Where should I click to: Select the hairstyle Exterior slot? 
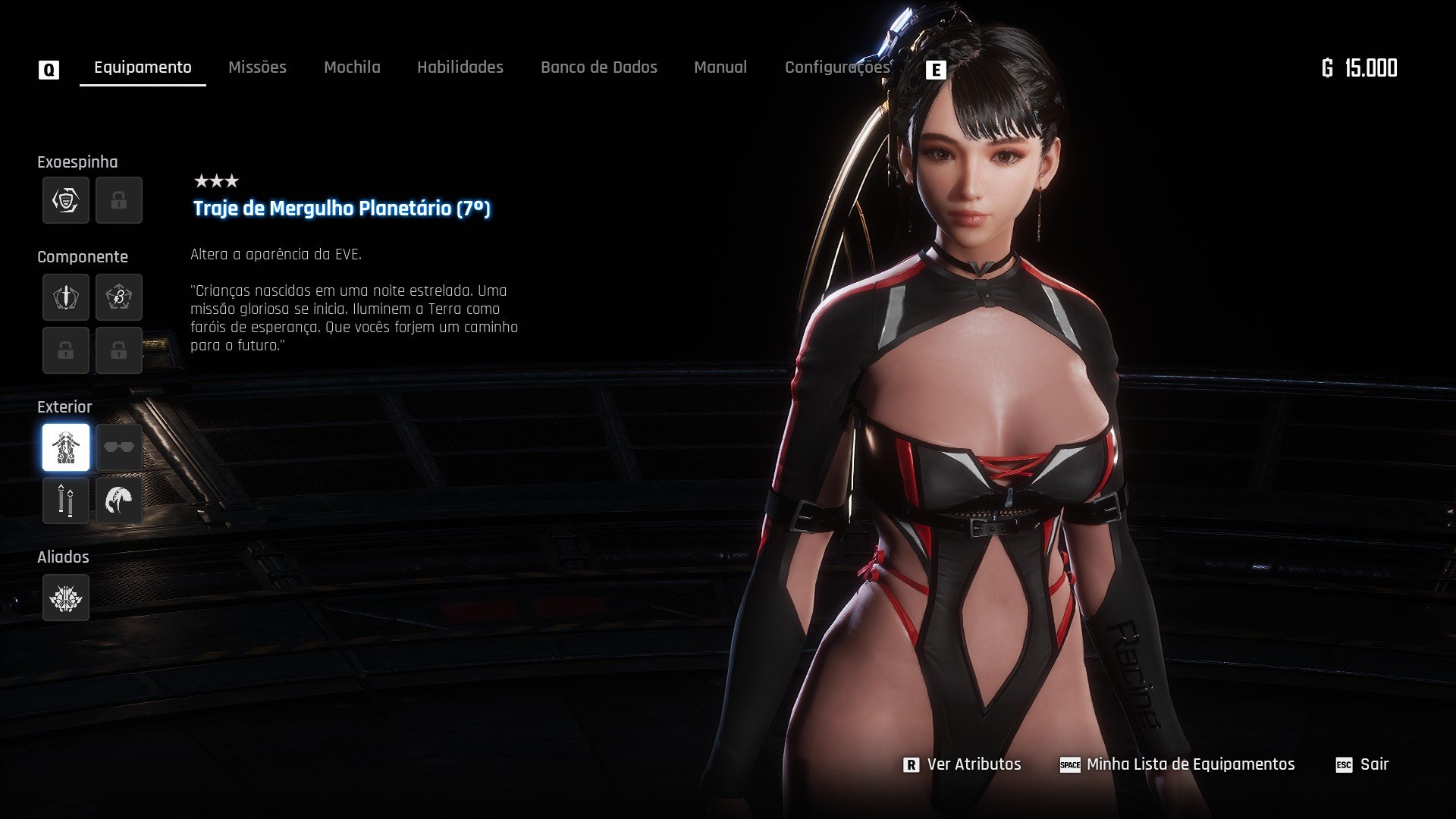pyautogui.click(x=119, y=500)
